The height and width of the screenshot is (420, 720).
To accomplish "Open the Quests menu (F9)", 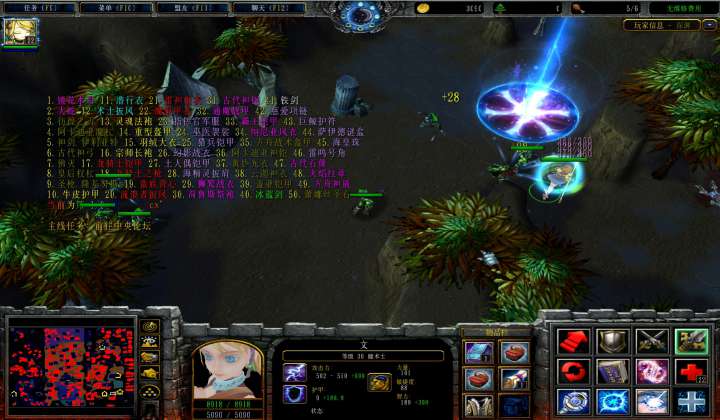I will (x=33, y=8).
